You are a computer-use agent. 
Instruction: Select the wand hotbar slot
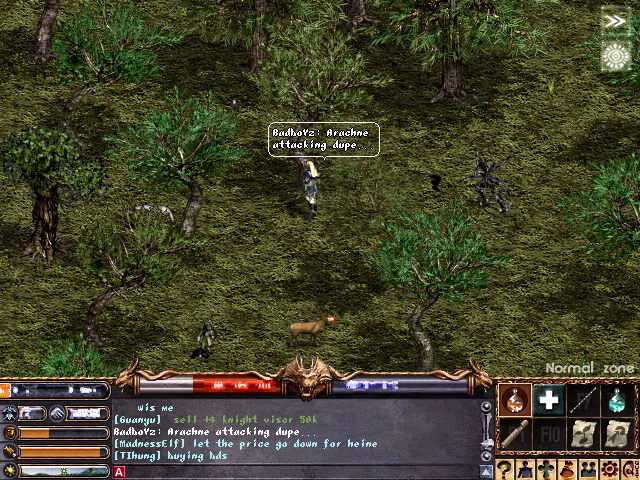583,400
